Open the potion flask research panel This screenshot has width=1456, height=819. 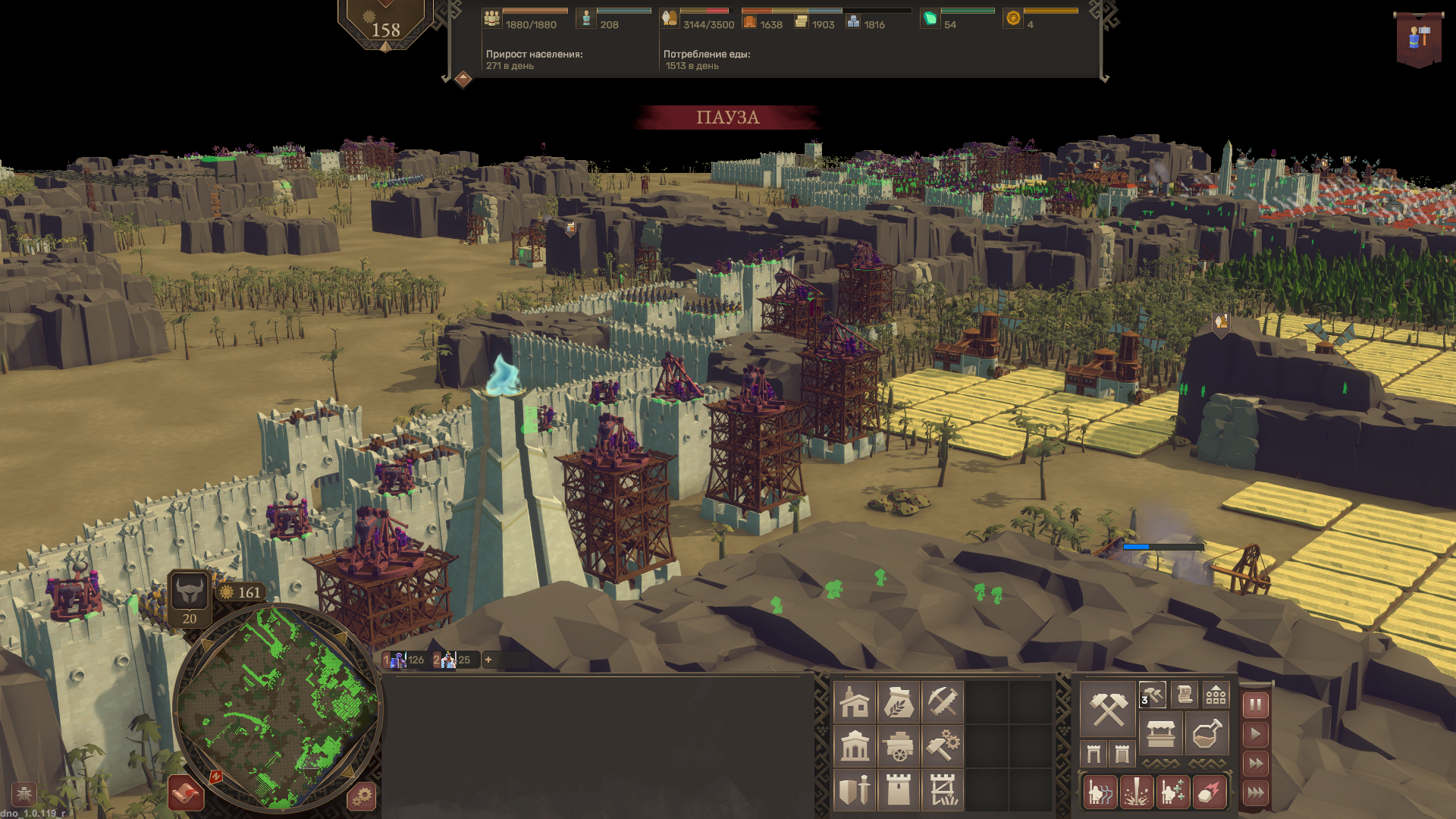point(1207,733)
